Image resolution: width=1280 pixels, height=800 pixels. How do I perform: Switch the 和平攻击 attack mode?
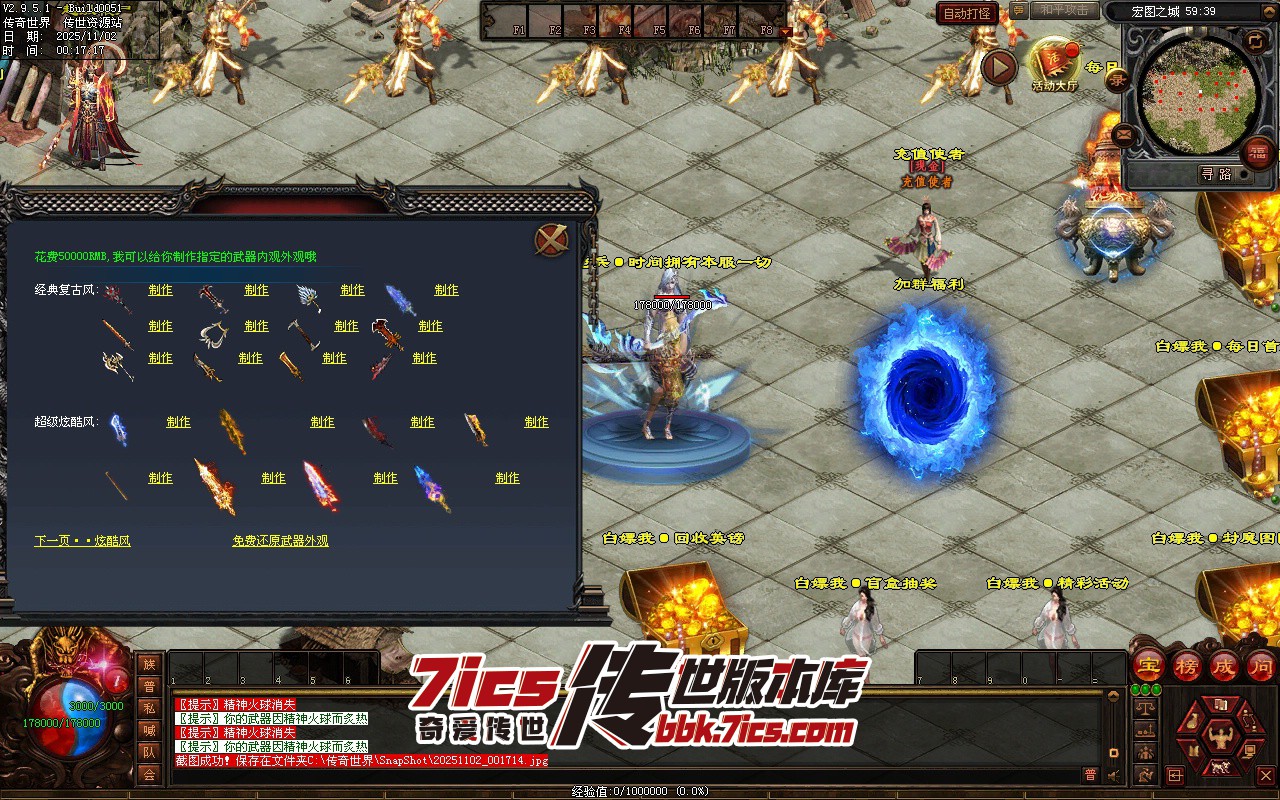1063,10
